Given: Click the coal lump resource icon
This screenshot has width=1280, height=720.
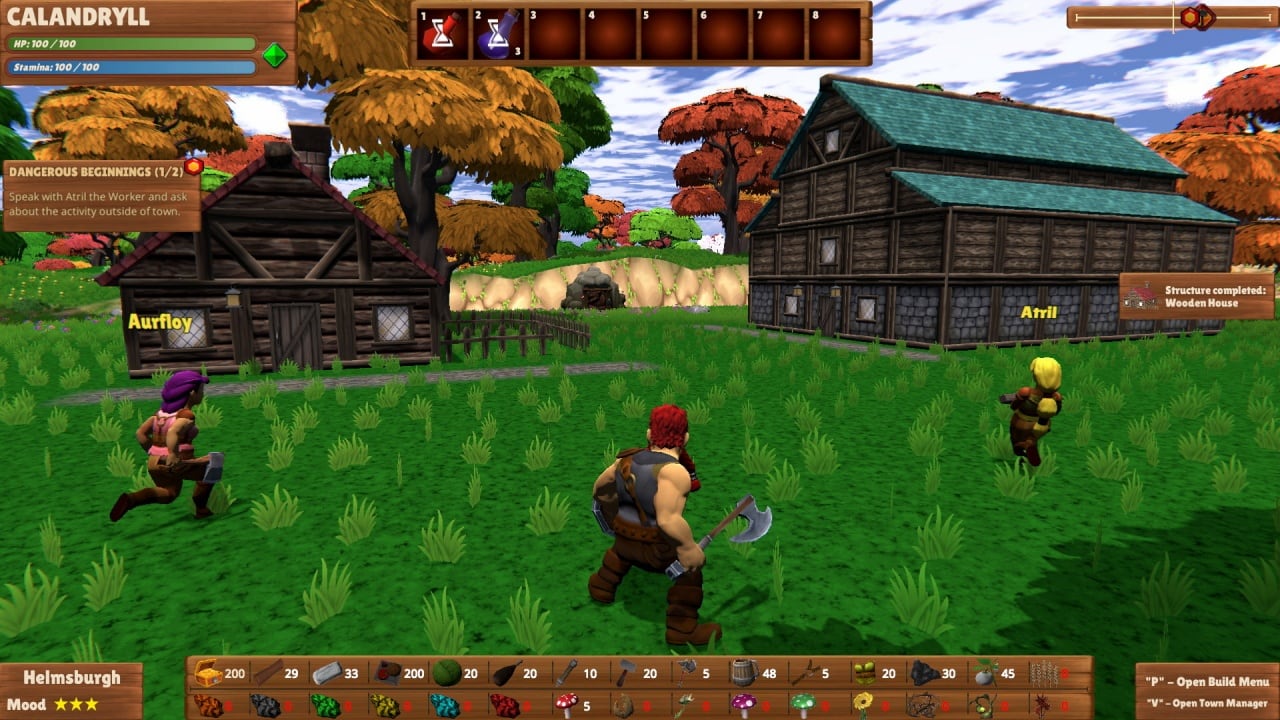Looking at the screenshot, I should click(x=924, y=673).
